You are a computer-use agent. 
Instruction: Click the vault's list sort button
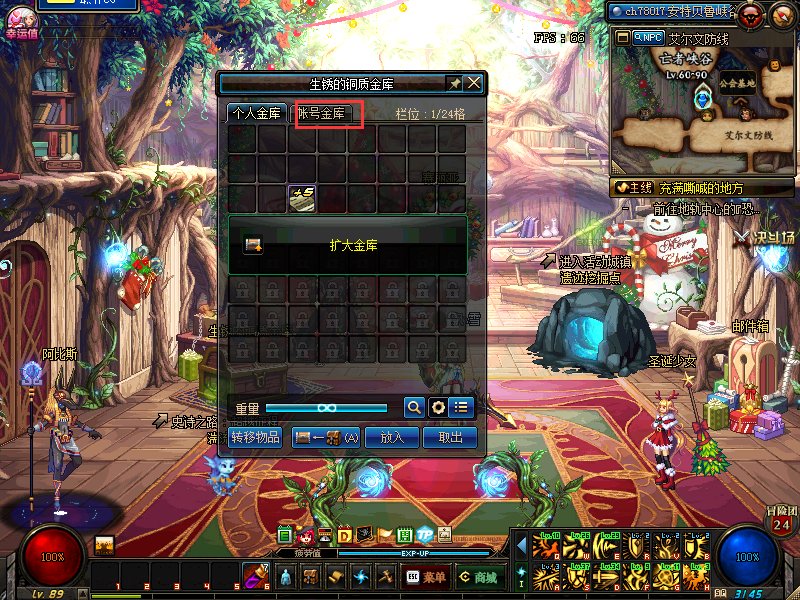460,407
